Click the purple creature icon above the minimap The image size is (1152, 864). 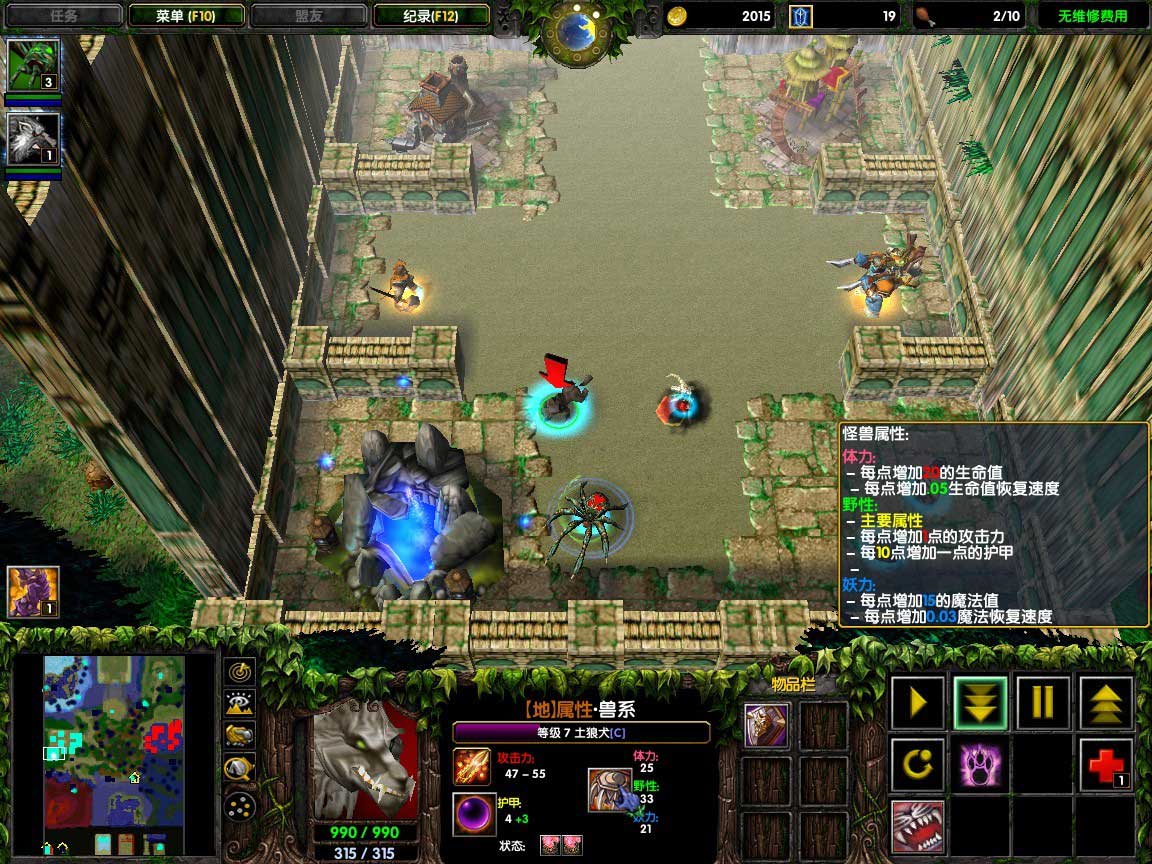[33, 591]
